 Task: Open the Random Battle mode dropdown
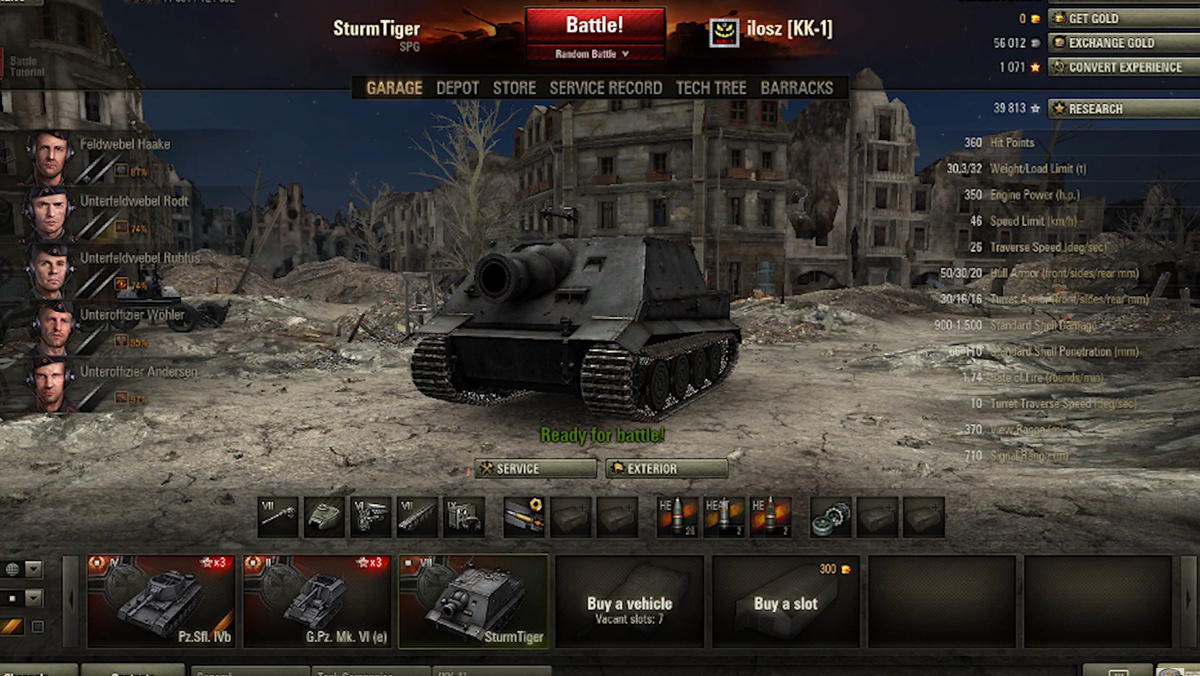point(595,54)
